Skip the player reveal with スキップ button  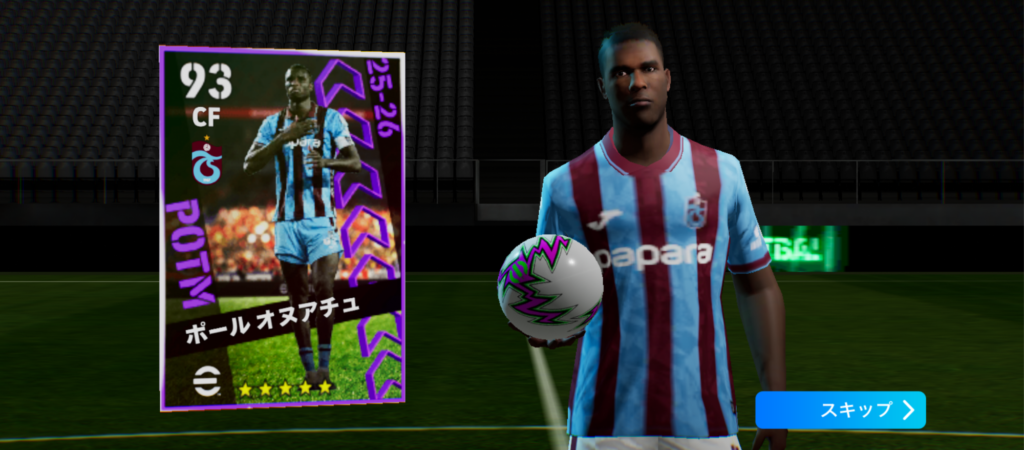[x=840, y=410]
